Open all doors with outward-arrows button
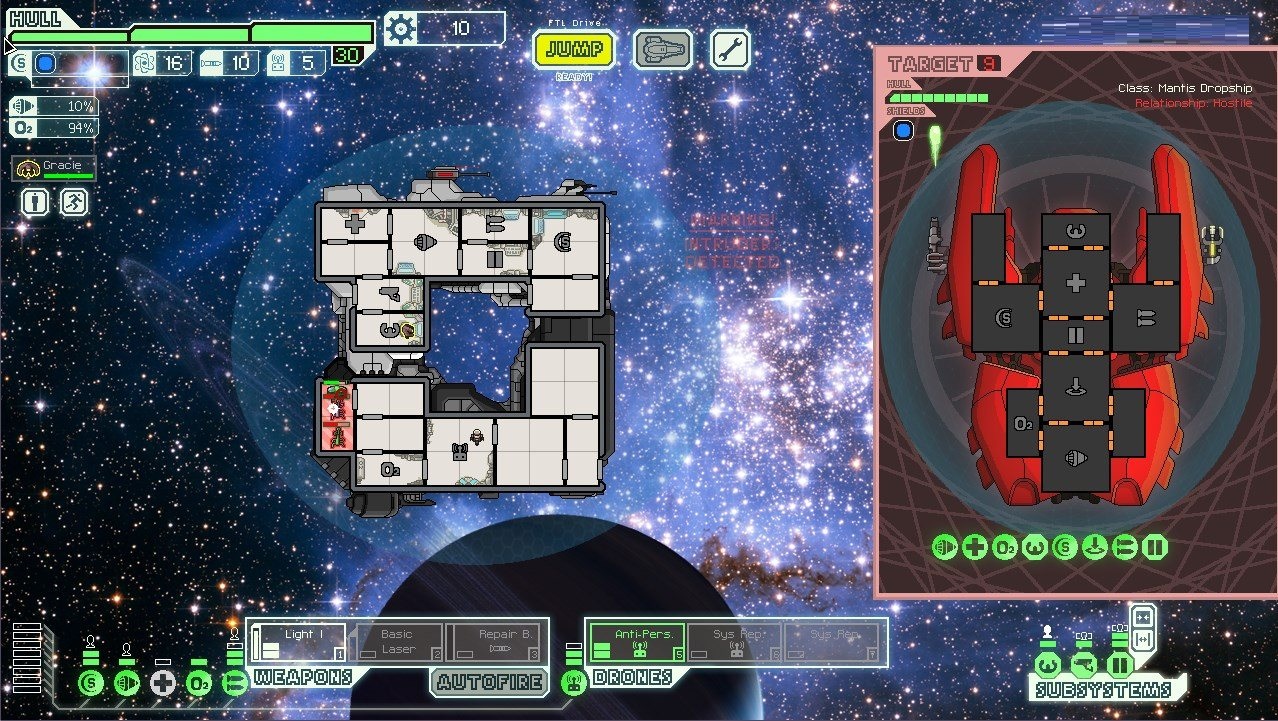Image resolution: width=1278 pixels, height=721 pixels. [x=1143, y=638]
